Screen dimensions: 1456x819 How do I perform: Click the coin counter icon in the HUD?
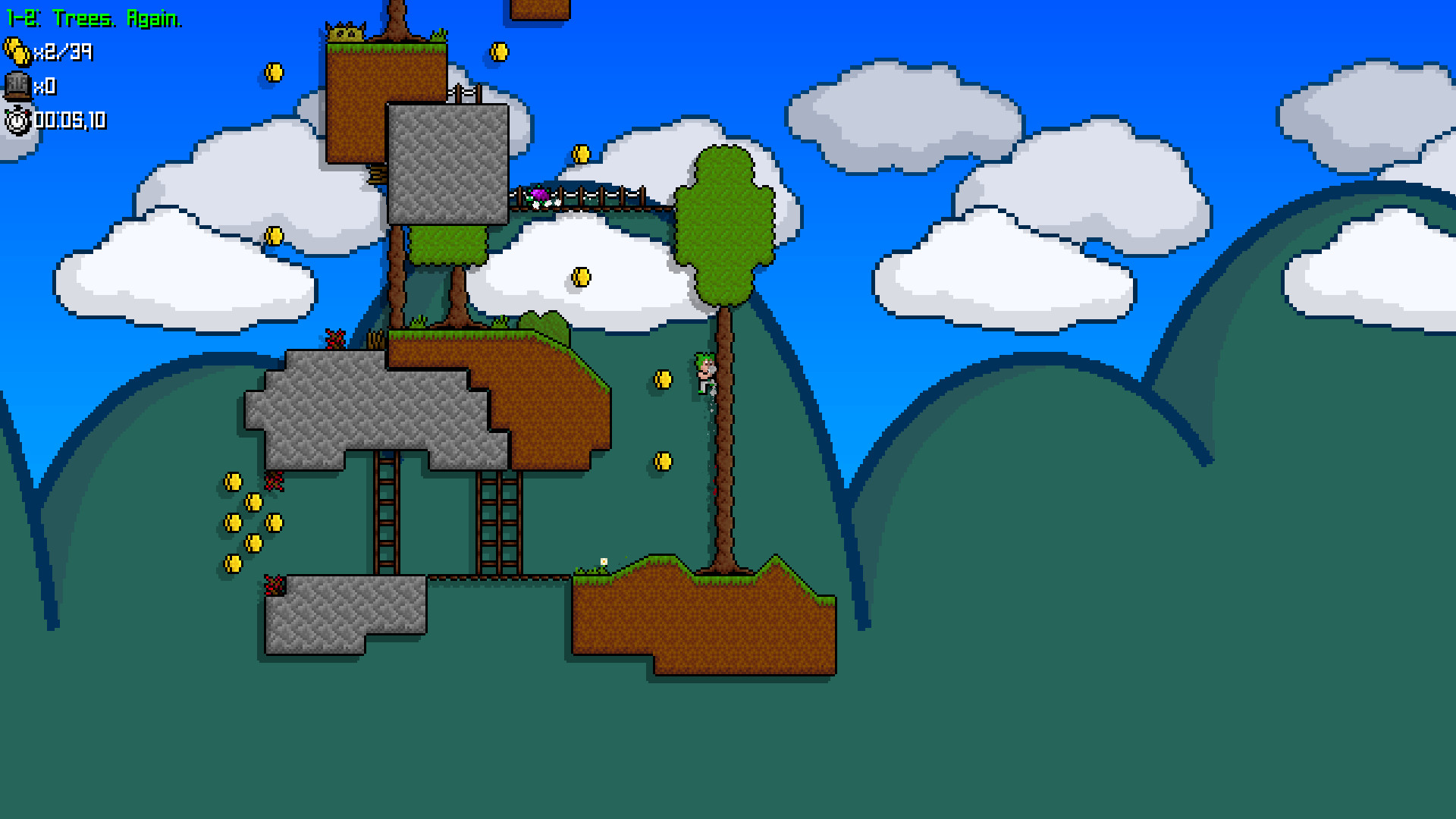point(16,53)
